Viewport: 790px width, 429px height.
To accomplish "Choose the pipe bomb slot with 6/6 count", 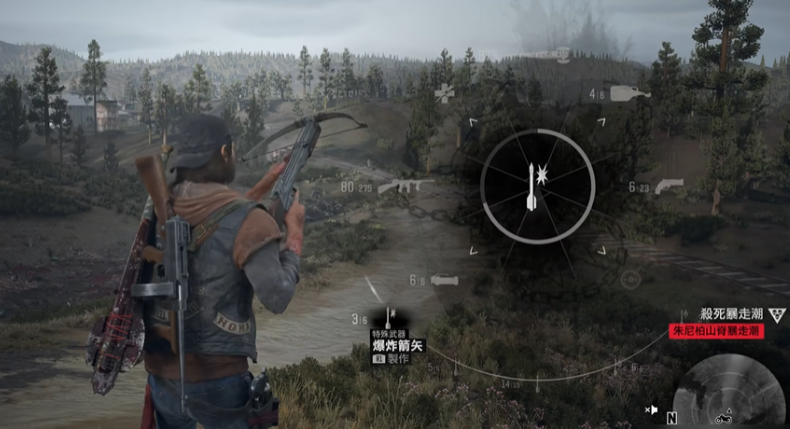I will point(444,281).
